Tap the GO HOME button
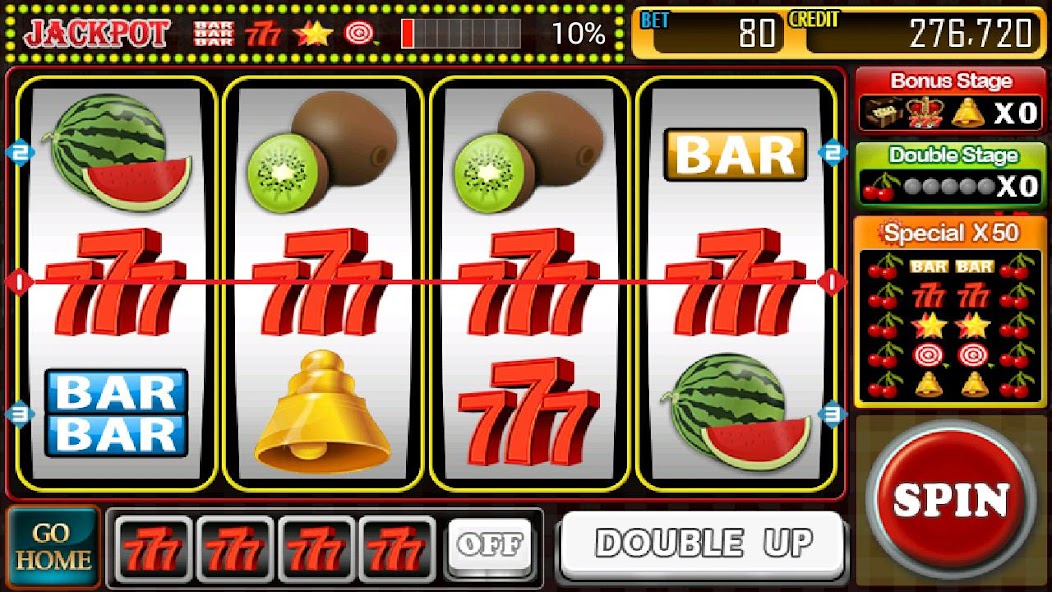 click(53, 546)
